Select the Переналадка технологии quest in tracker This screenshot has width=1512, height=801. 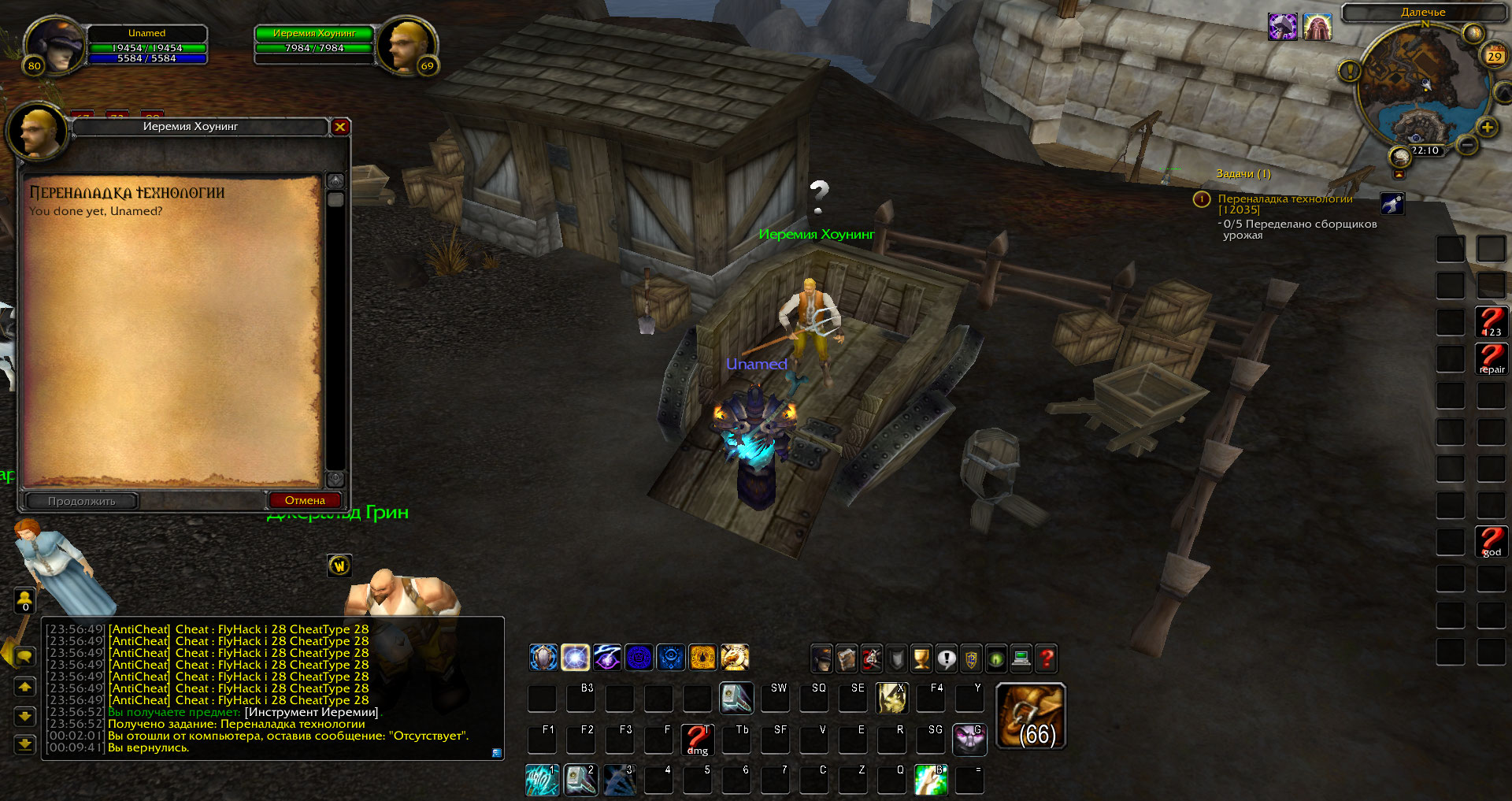pyautogui.click(x=1284, y=199)
